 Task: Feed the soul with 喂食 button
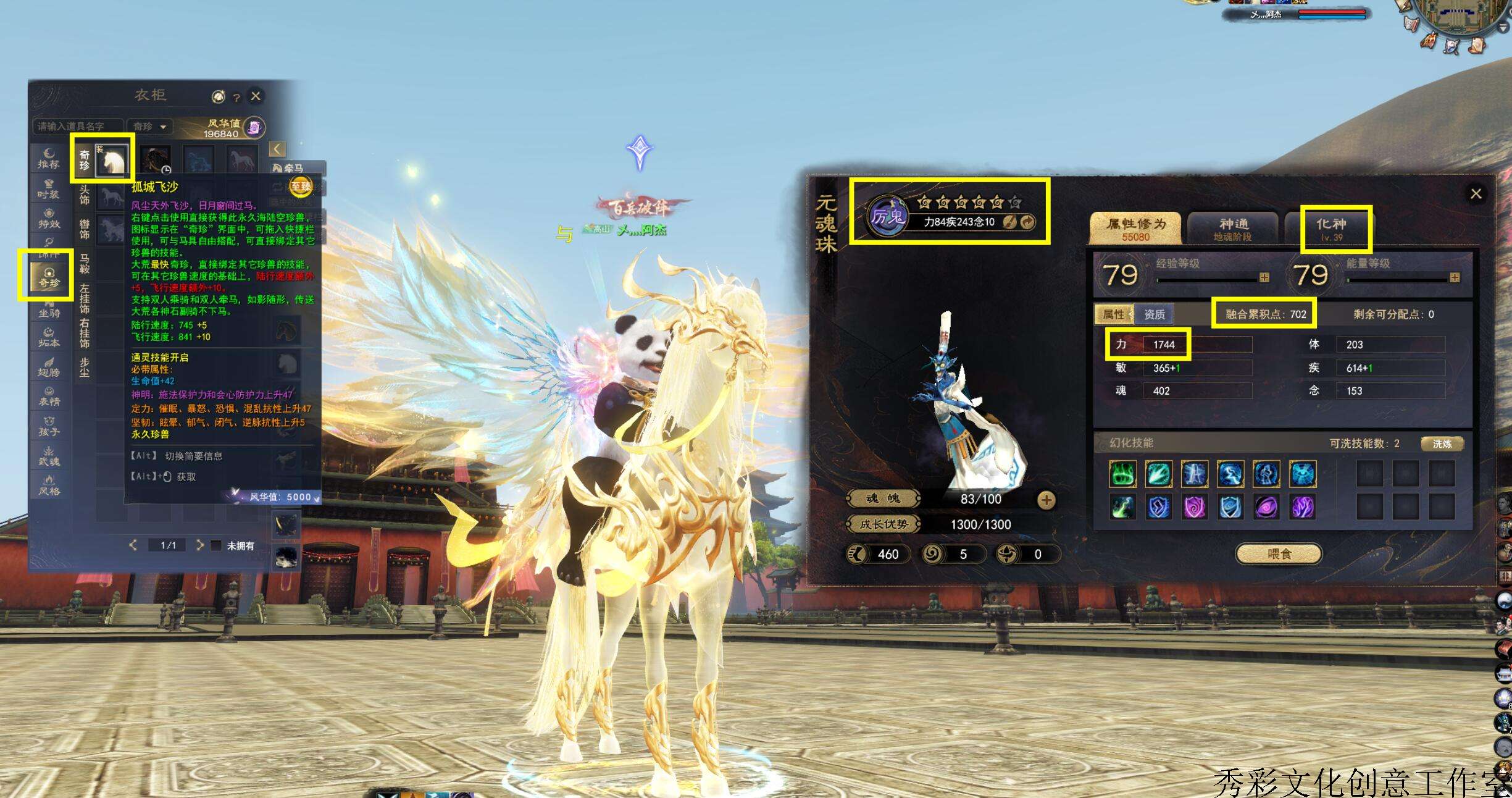tap(1279, 554)
